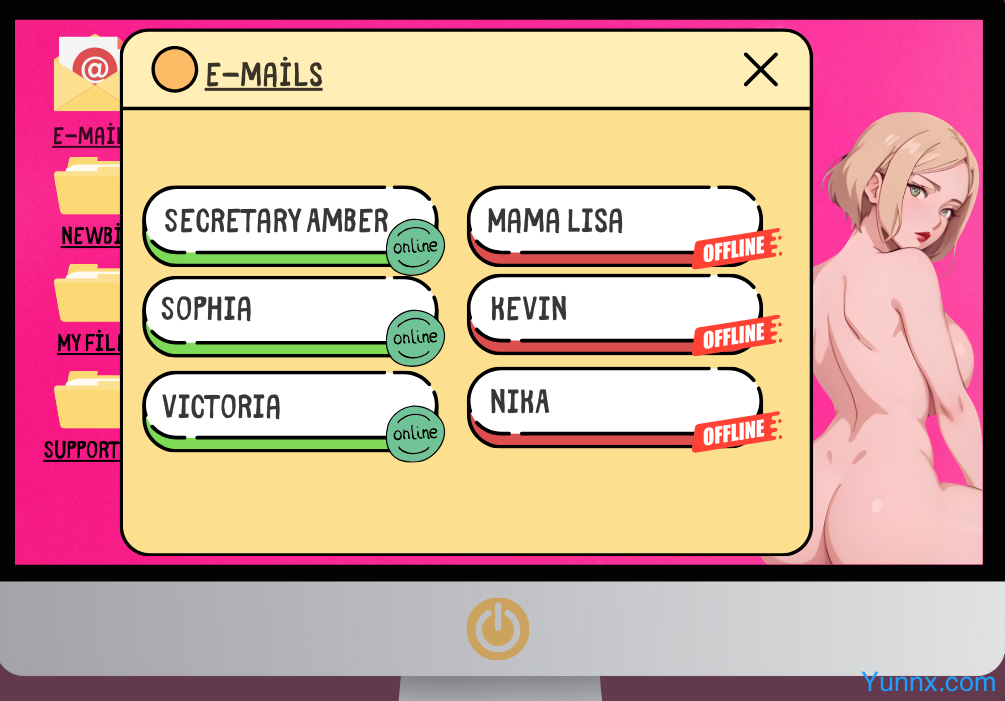Click the monitor power button
Viewport: 1005px width, 701px height.
click(497, 628)
